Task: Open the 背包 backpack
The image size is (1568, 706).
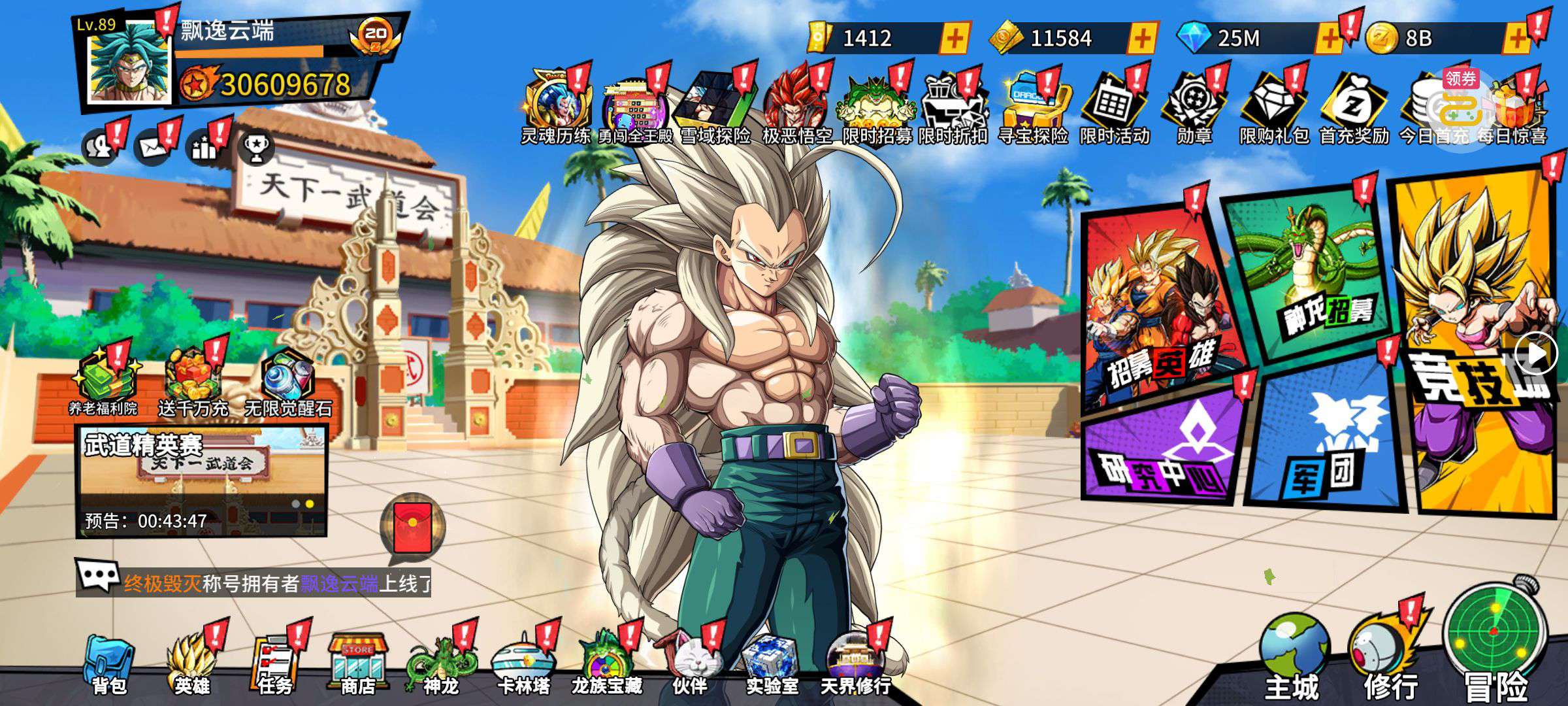Action: pos(109,664)
